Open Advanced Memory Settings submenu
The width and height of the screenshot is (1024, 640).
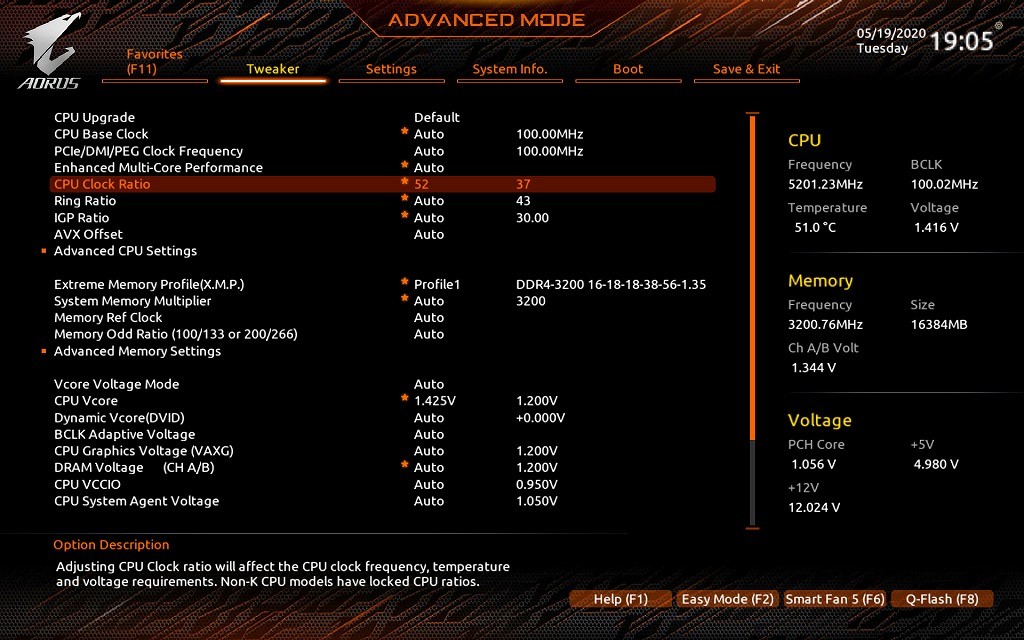[x=137, y=351]
